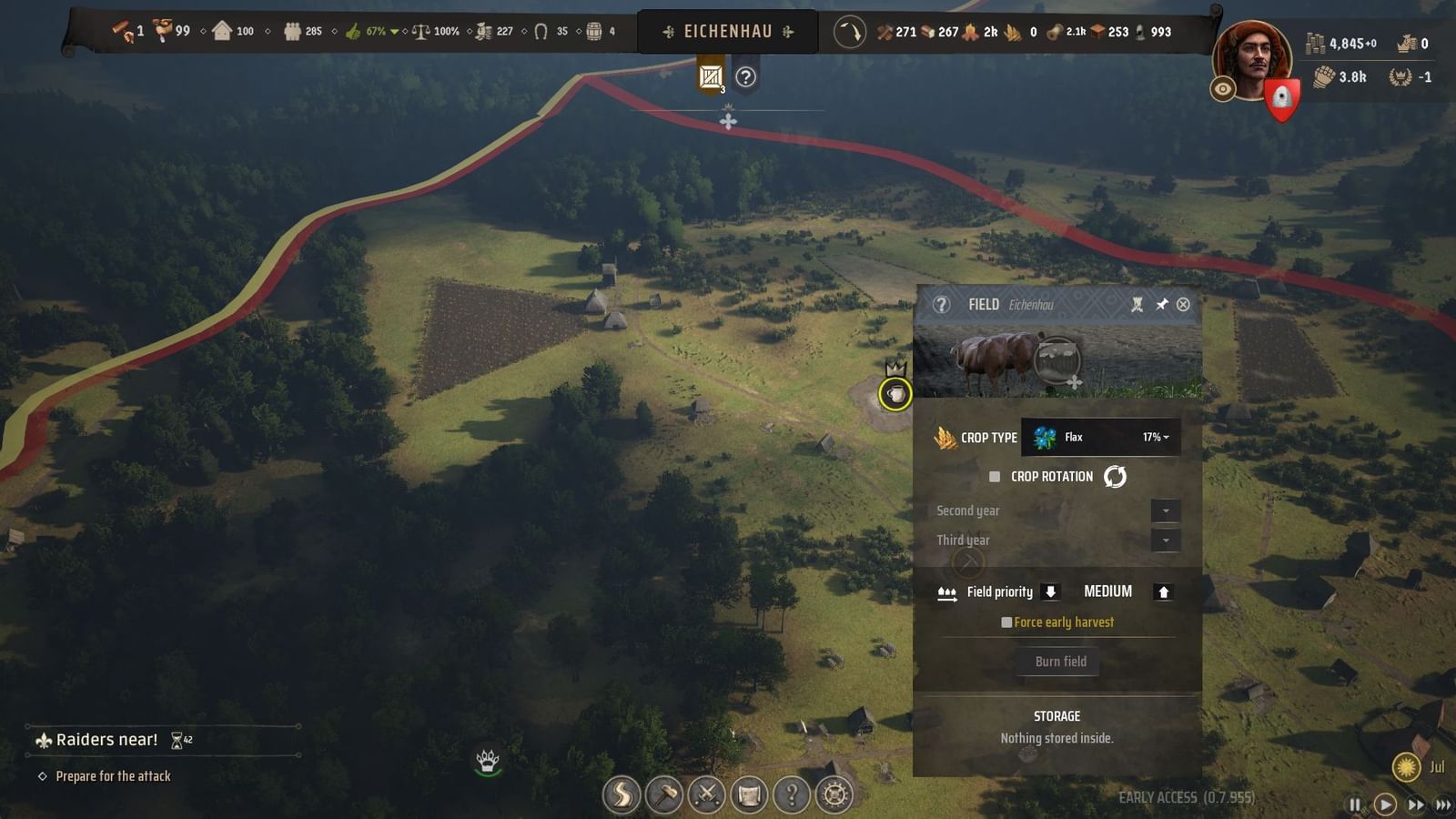Image resolution: width=1456 pixels, height=819 pixels.
Task: Raise Field priority above Medium
Action: click(1165, 591)
